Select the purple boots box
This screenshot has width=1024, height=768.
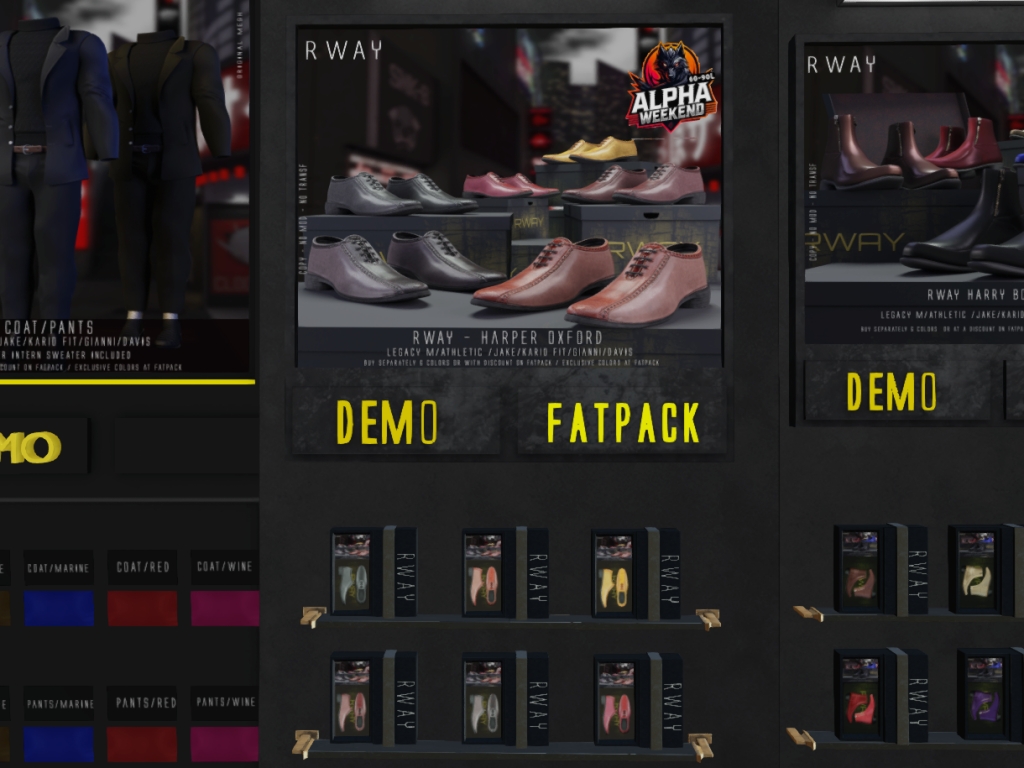click(981, 696)
